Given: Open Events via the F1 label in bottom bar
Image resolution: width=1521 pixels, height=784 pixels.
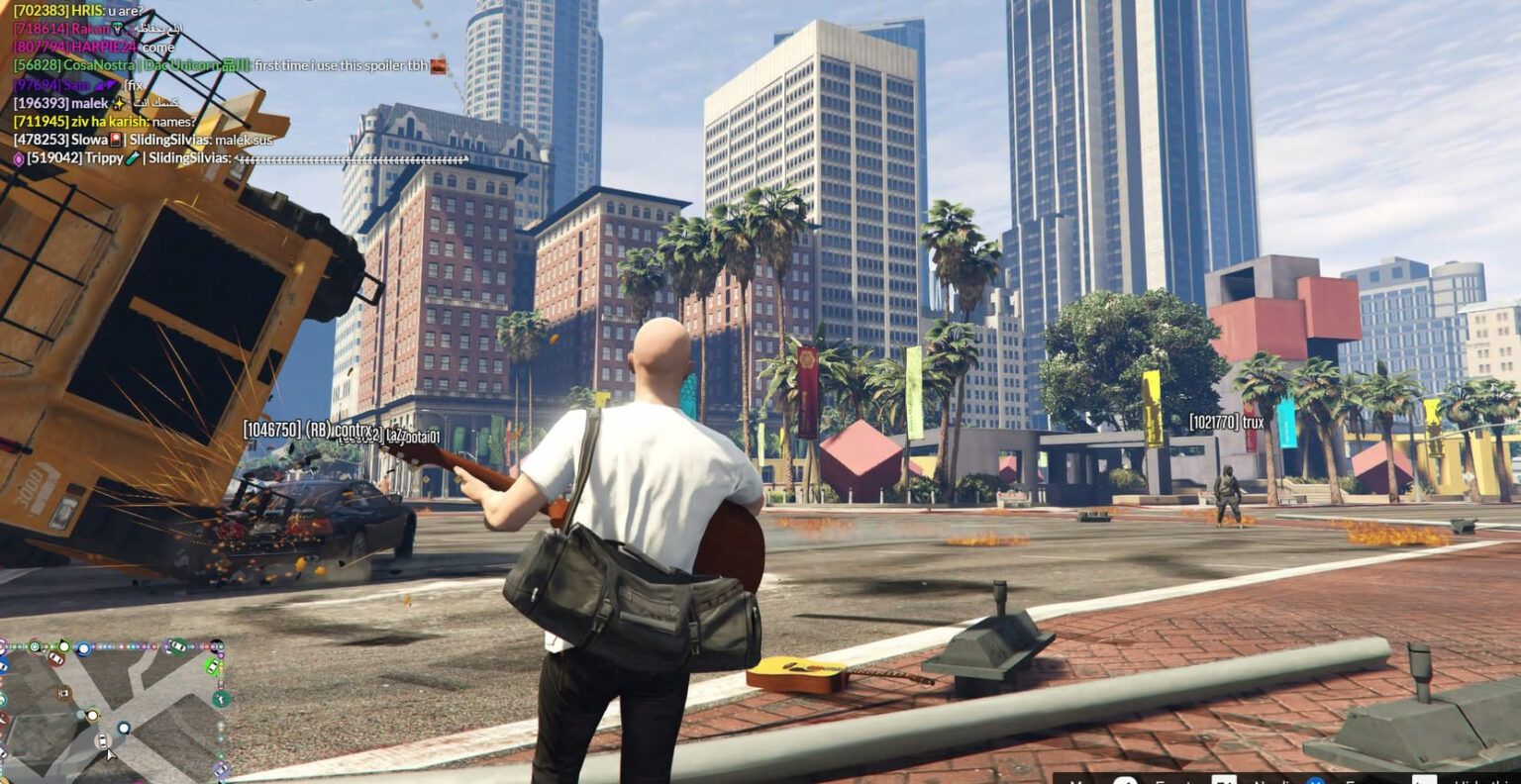Looking at the screenshot, I should click(1223, 779).
